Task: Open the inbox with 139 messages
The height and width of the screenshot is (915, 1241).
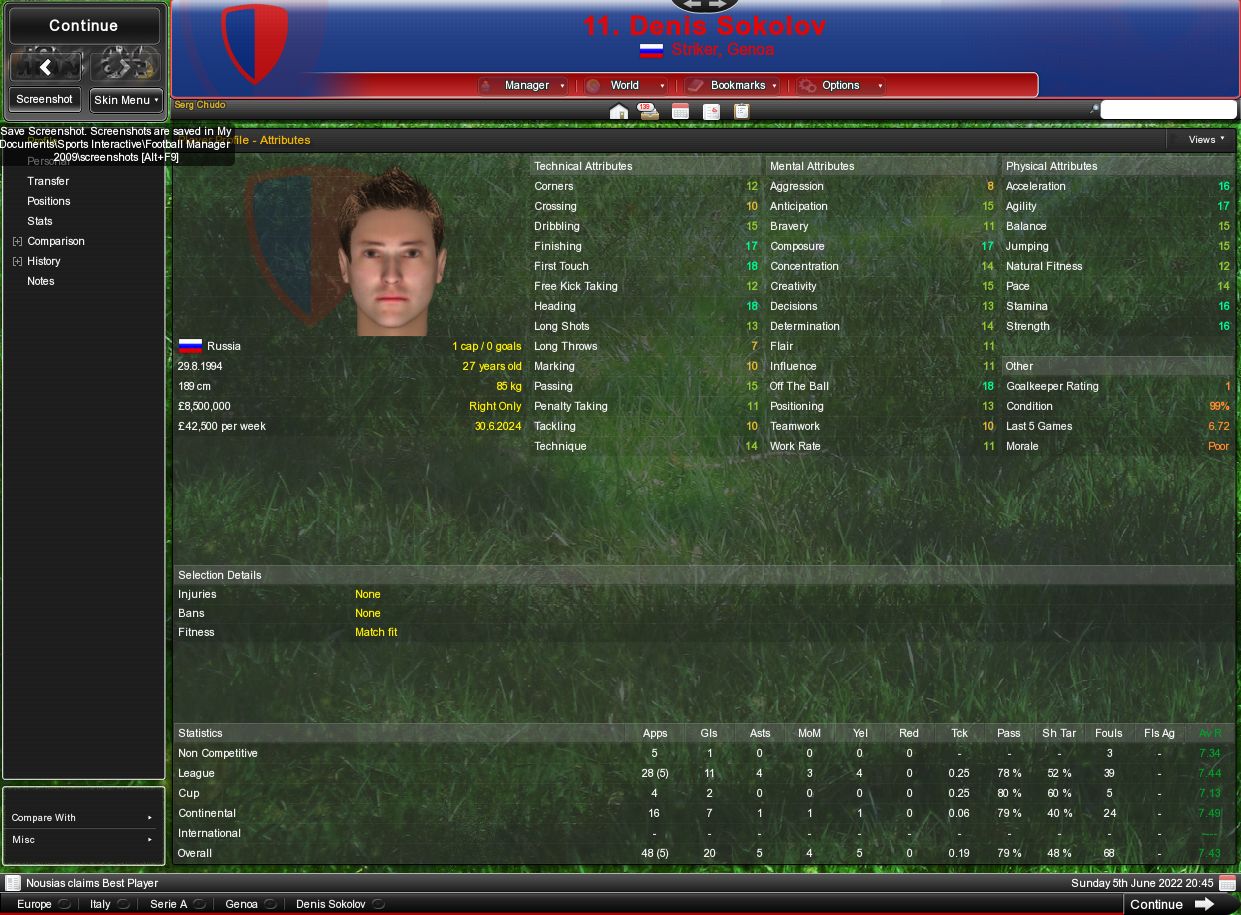Action: [x=649, y=112]
